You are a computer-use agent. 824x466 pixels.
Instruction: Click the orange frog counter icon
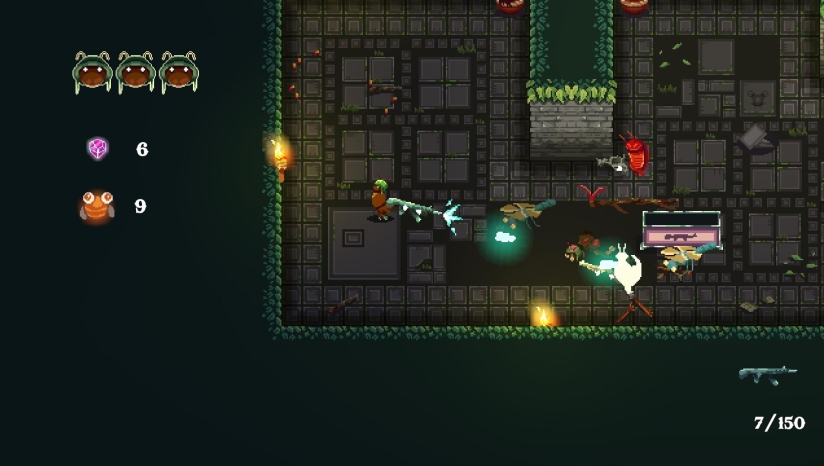(x=97, y=206)
